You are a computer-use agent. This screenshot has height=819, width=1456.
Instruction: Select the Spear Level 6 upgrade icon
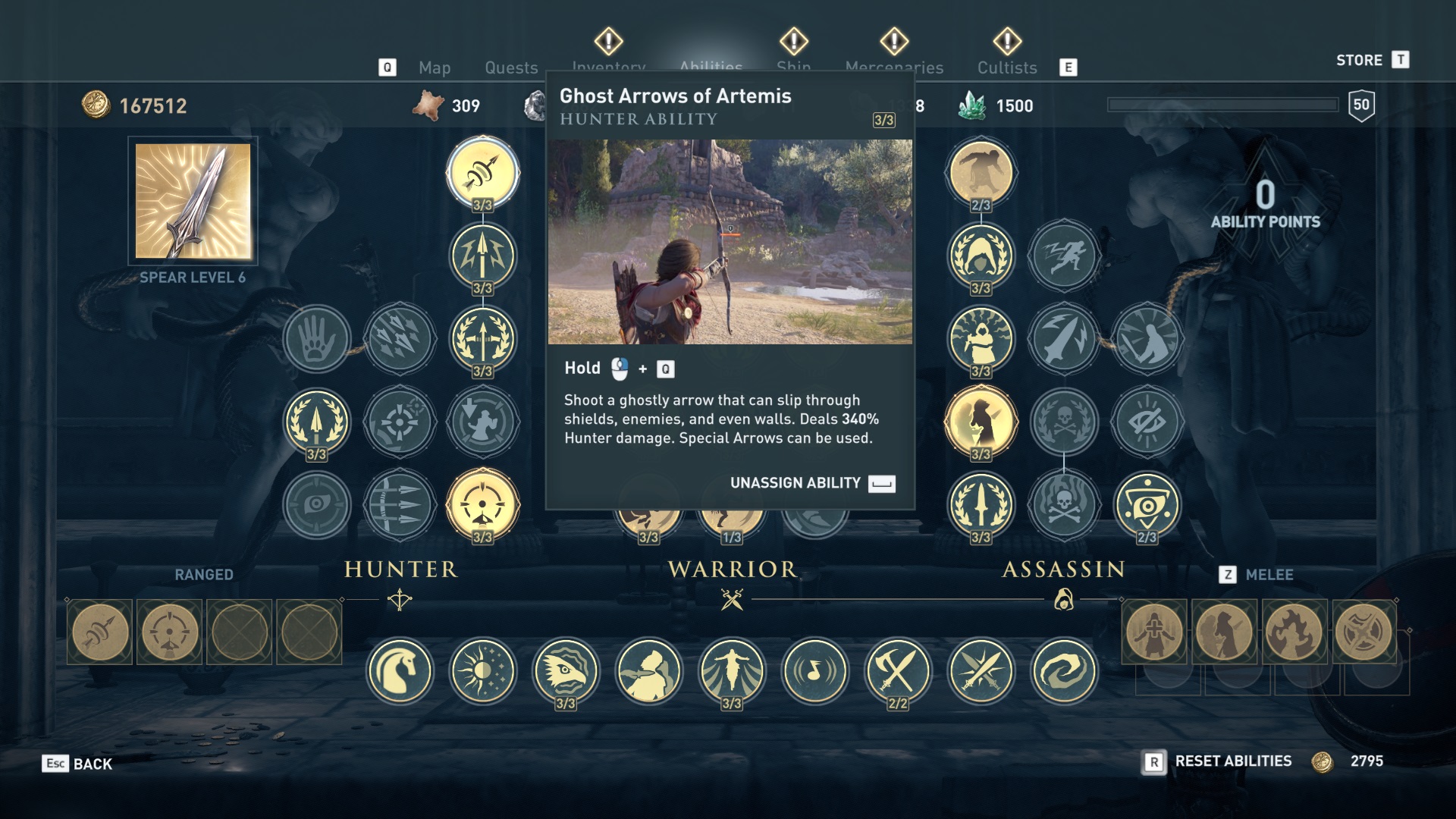pos(193,201)
